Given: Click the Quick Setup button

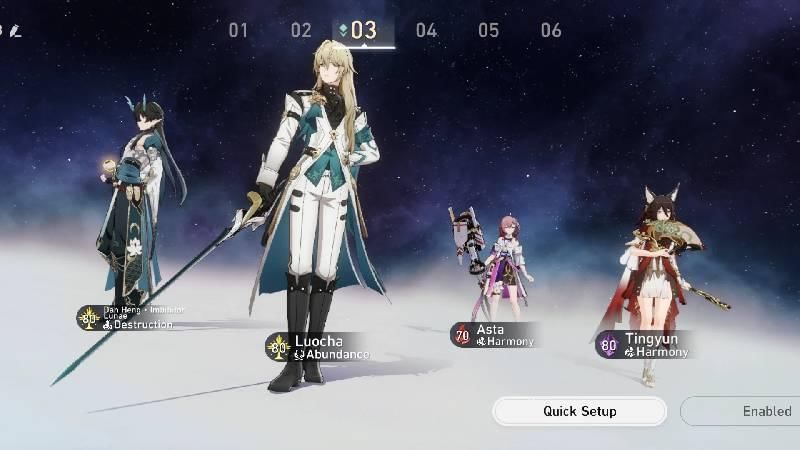Looking at the screenshot, I should point(579,411).
